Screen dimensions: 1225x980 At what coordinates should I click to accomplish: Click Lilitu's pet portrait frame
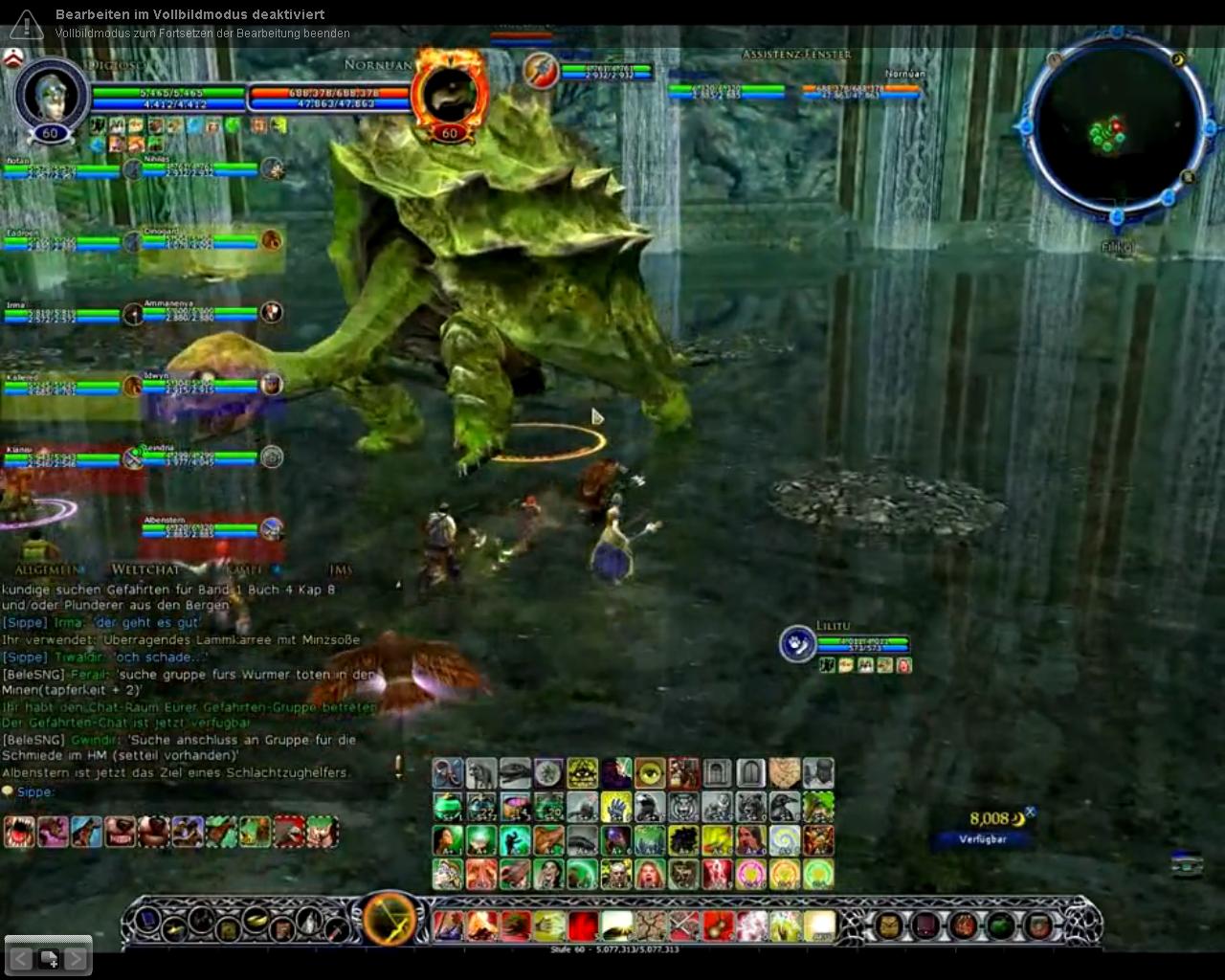click(797, 644)
